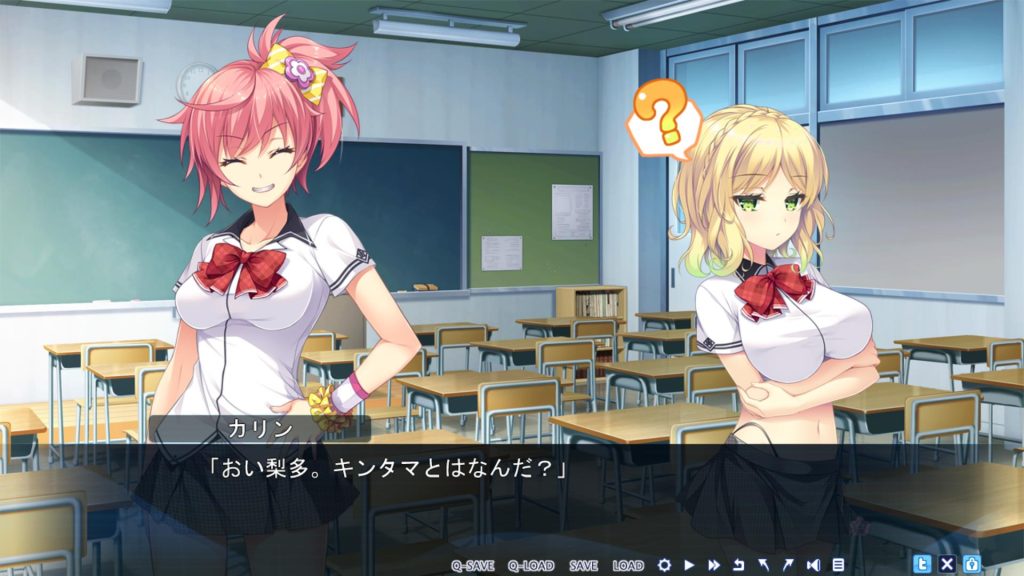Viewport: 1024px width, 576px height.
Task: Hide the text window with the X button
Action: [947, 563]
